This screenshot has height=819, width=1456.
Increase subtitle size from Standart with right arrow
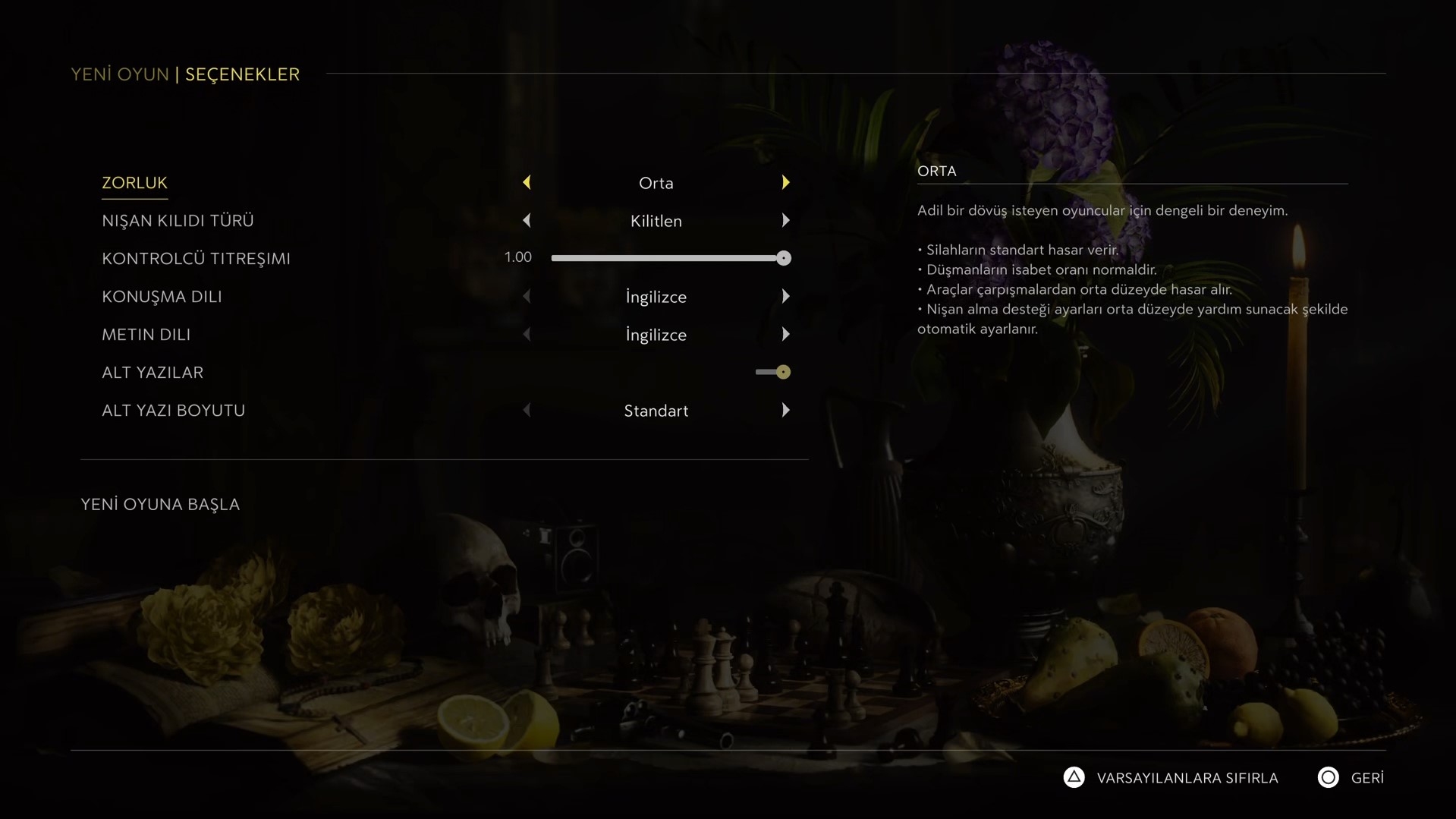click(785, 411)
